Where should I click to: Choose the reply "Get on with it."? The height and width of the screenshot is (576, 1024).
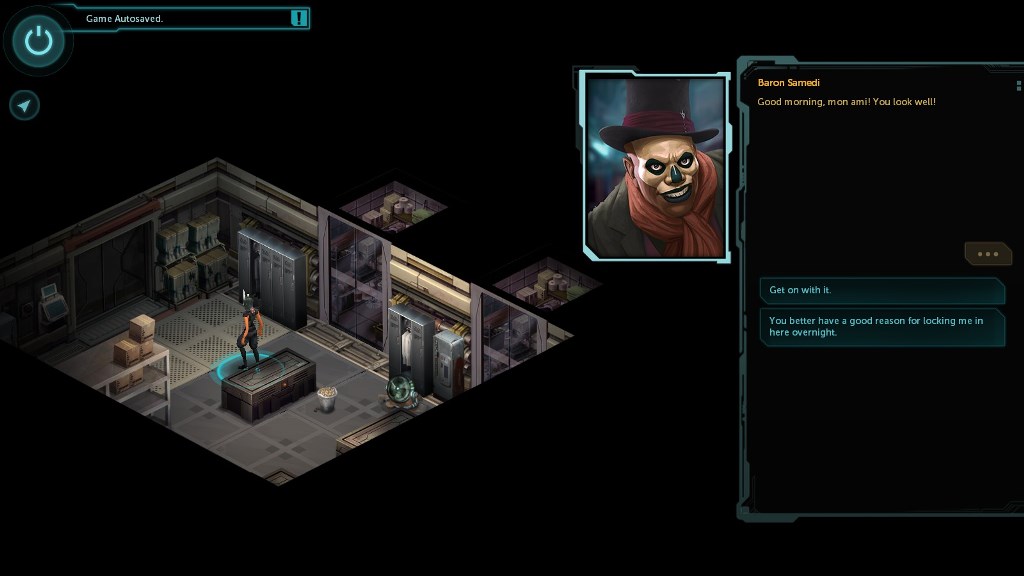[x=881, y=290]
